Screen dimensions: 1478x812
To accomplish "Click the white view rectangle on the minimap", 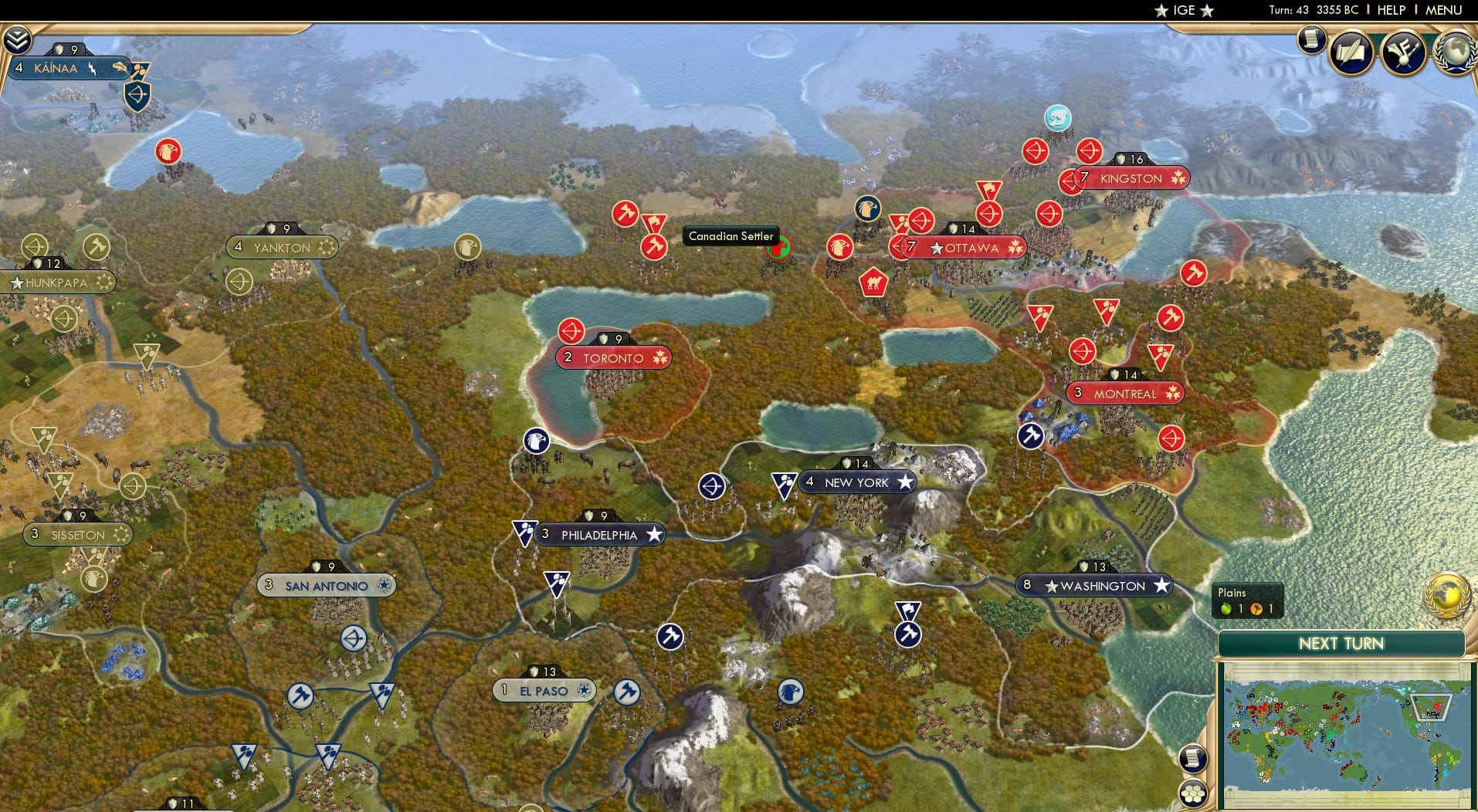I will (x=1432, y=707).
